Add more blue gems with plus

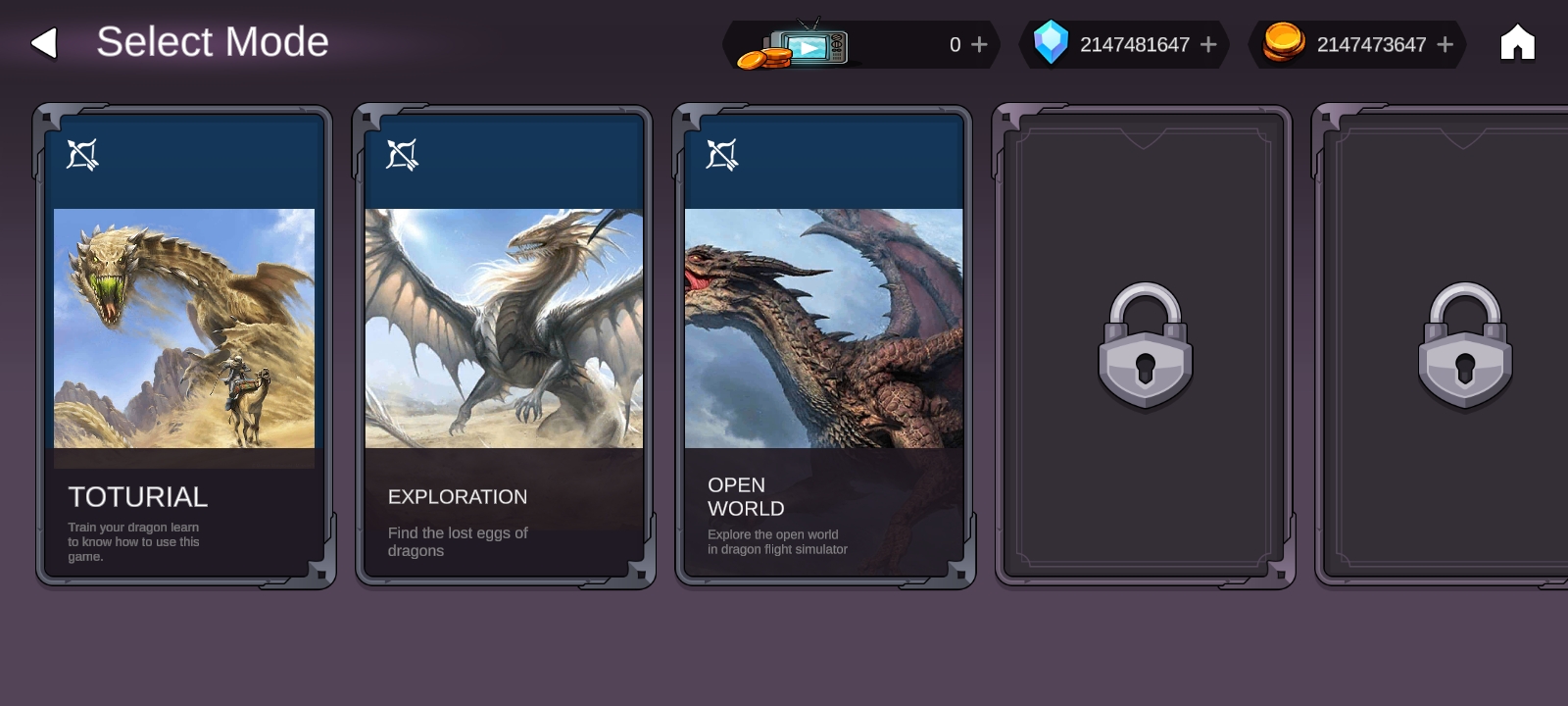1208,45
